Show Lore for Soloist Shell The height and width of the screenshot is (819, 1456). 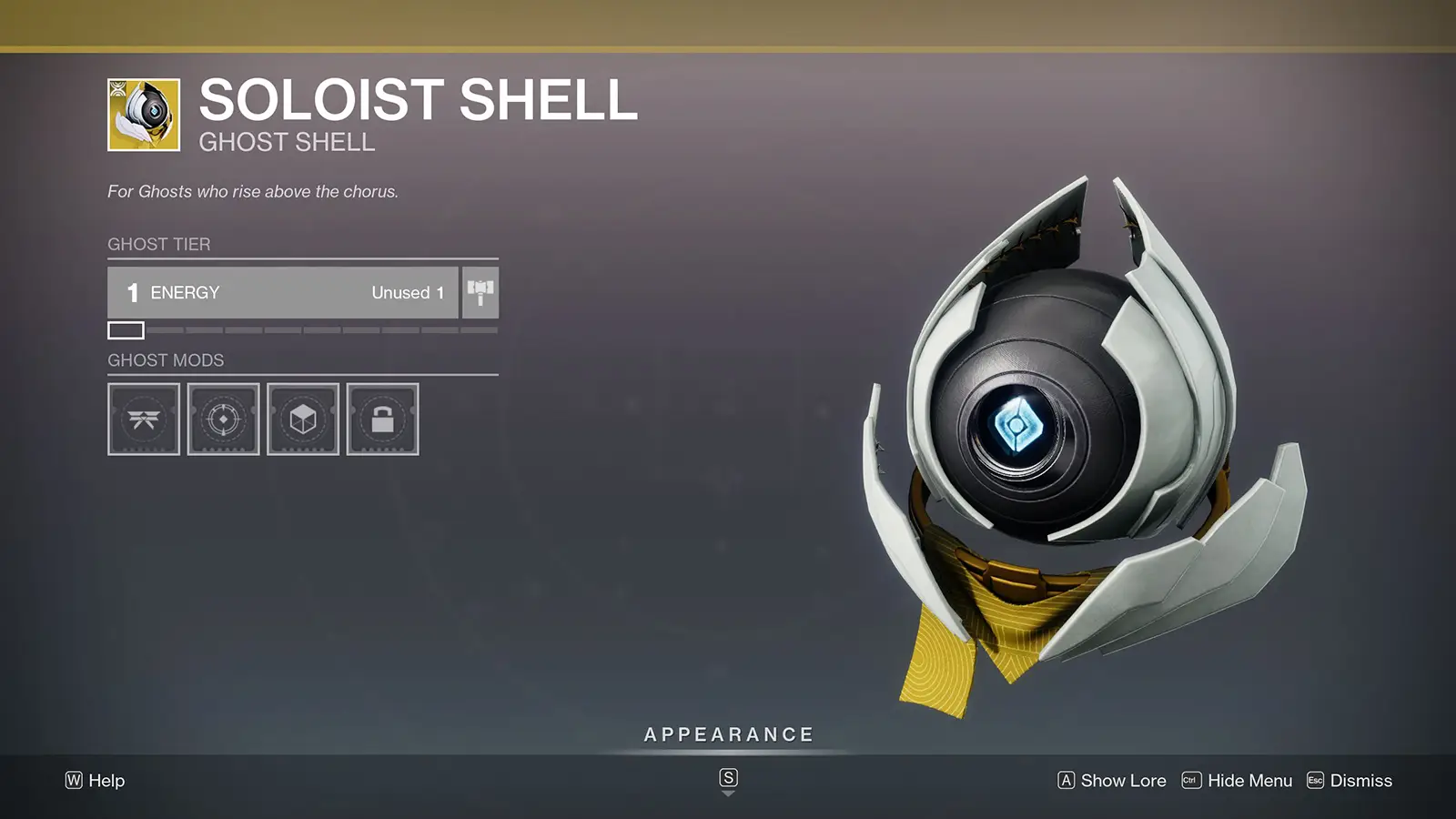point(1121,781)
